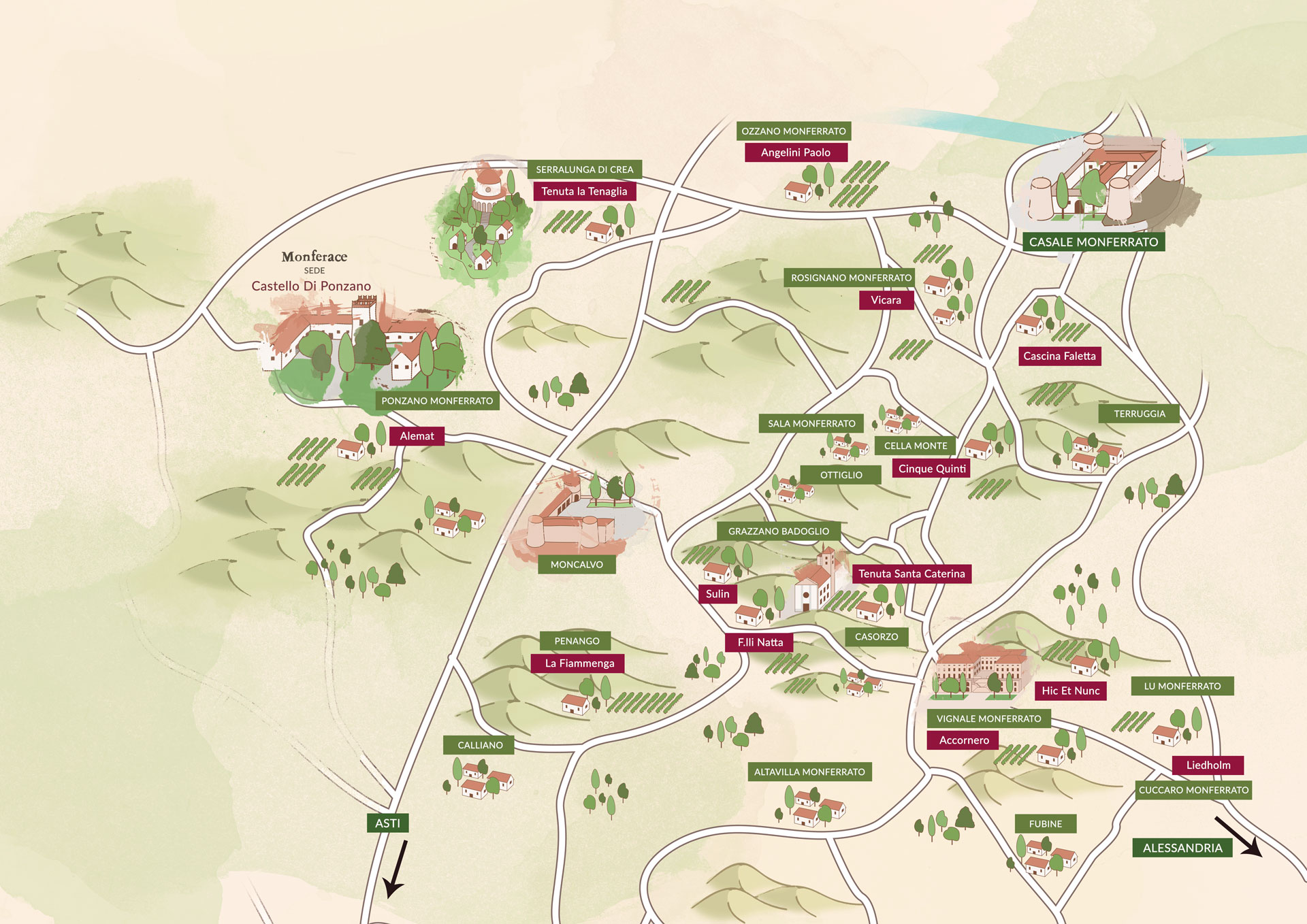This screenshot has height=924, width=1307.
Task: Open the Cinque Quinti marker
Action: point(931,469)
